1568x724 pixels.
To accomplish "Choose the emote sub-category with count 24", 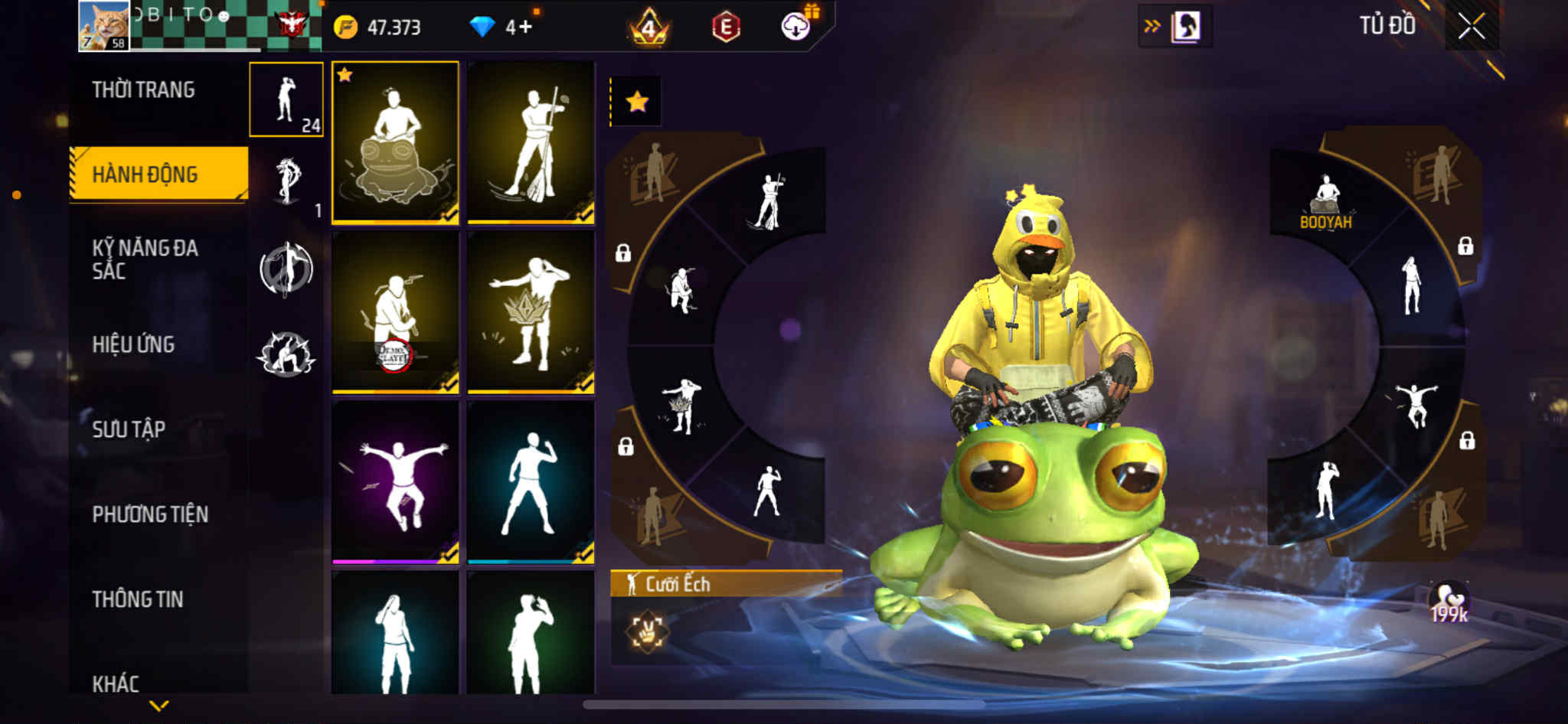I will pyautogui.click(x=286, y=100).
